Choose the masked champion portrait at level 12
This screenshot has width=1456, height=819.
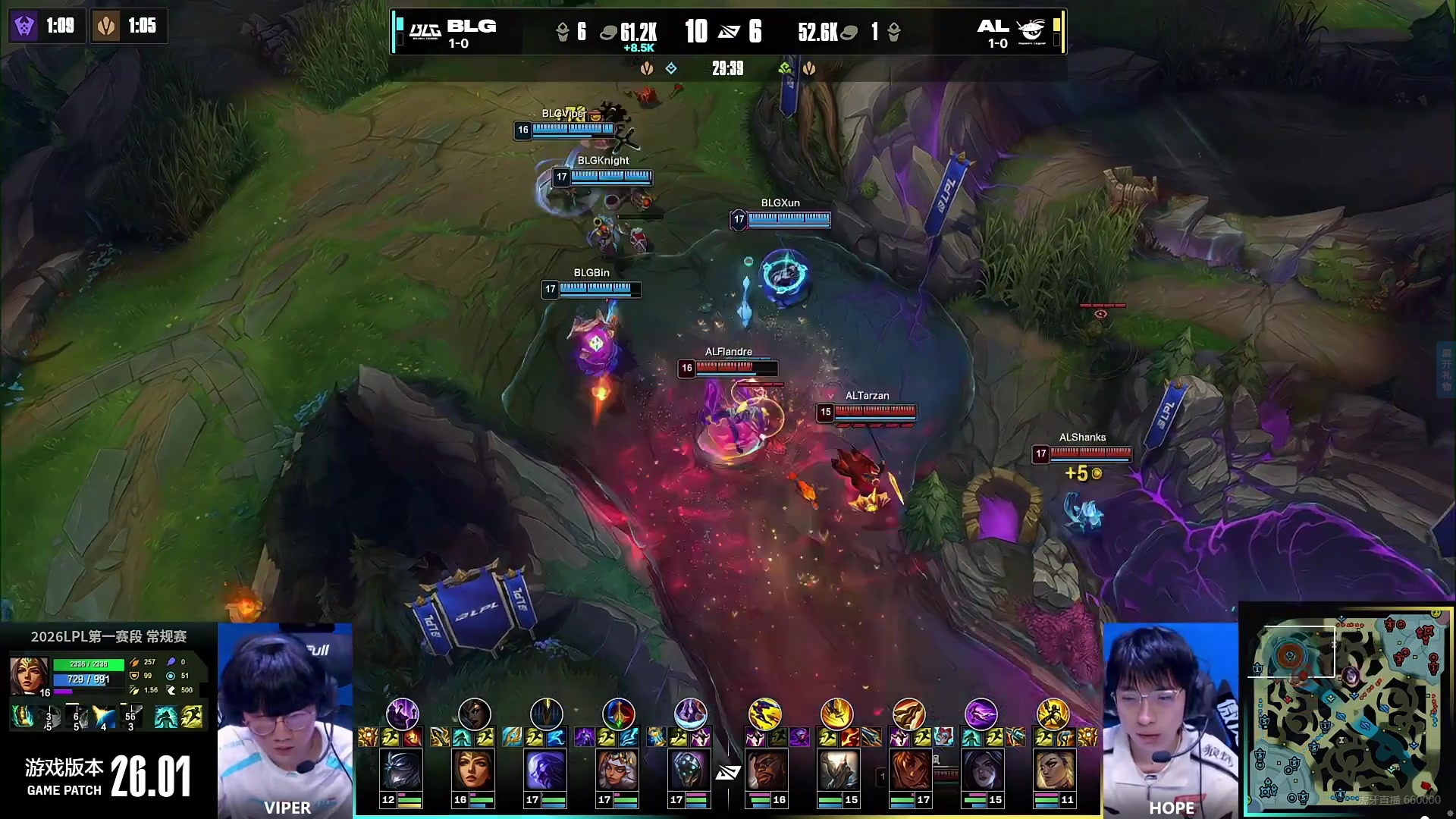click(401, 770)
